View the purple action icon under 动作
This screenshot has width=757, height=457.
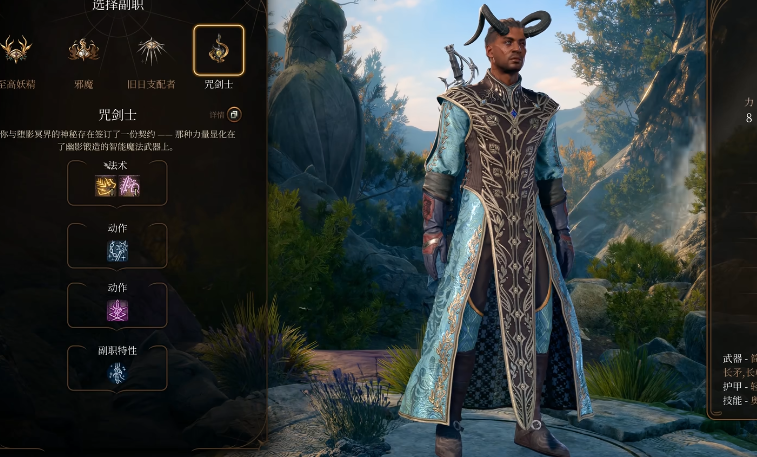pos(117,311)
